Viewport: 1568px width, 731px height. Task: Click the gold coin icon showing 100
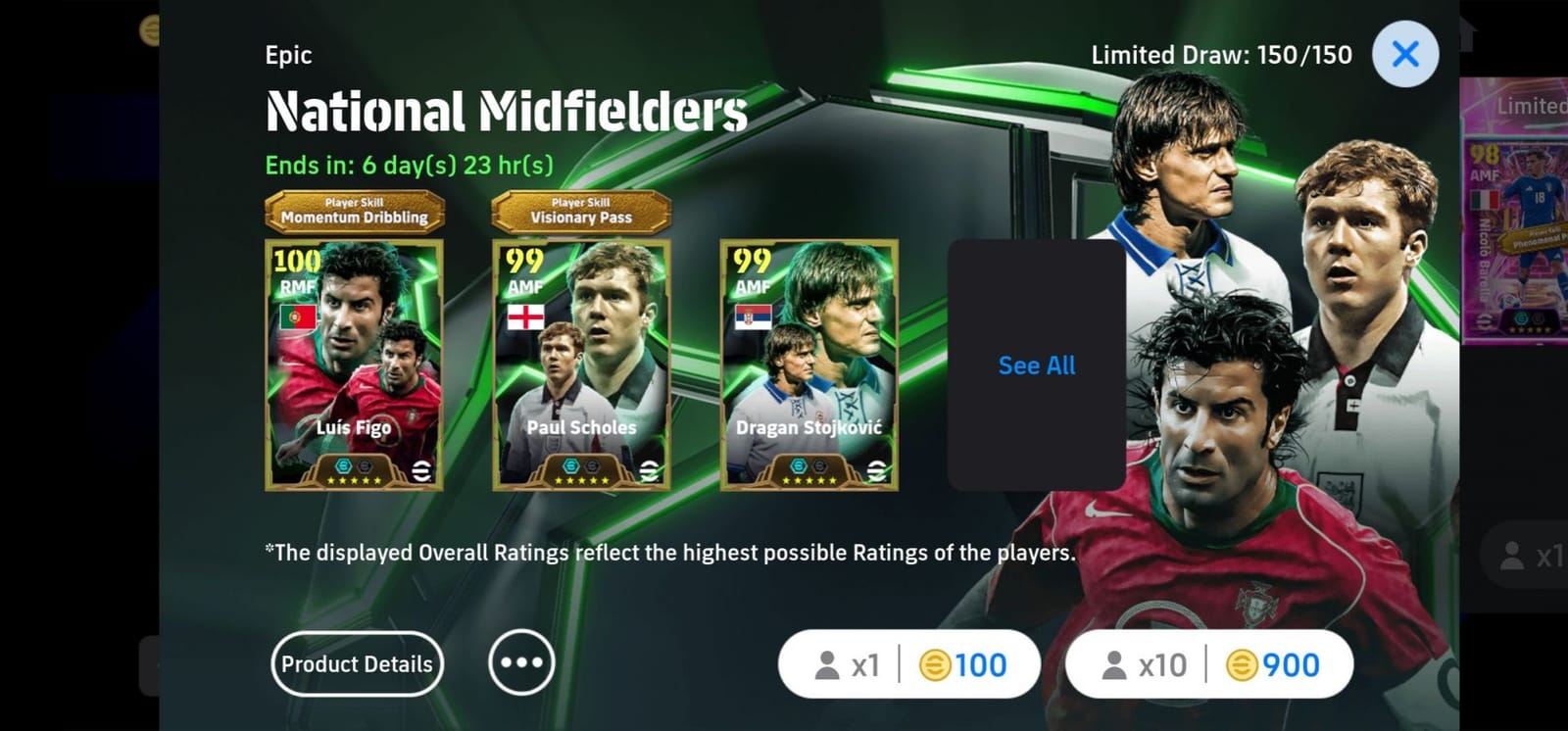(x=934, y=664)
